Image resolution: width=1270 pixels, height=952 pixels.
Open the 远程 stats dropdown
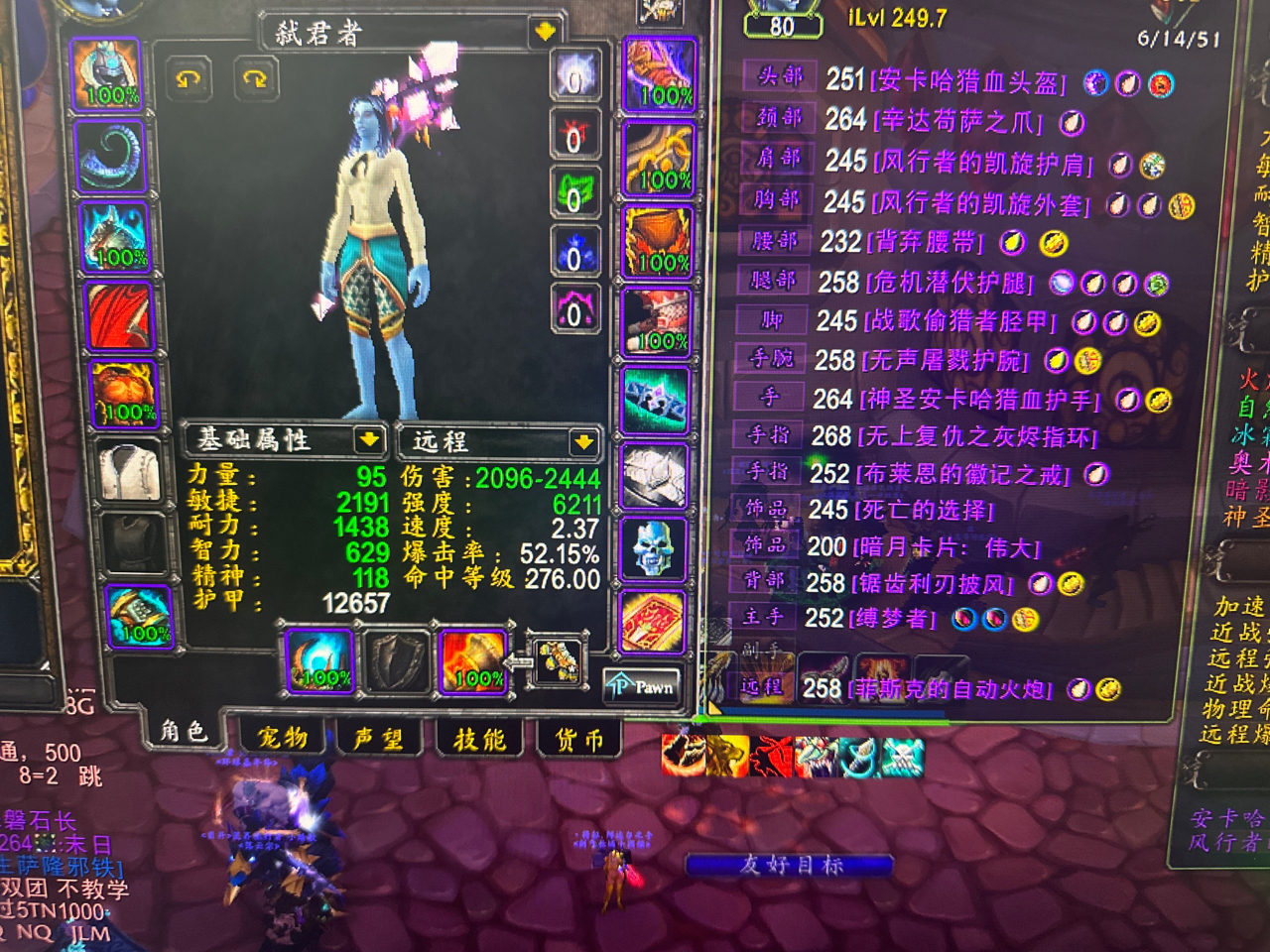click(x=582, y=440)
